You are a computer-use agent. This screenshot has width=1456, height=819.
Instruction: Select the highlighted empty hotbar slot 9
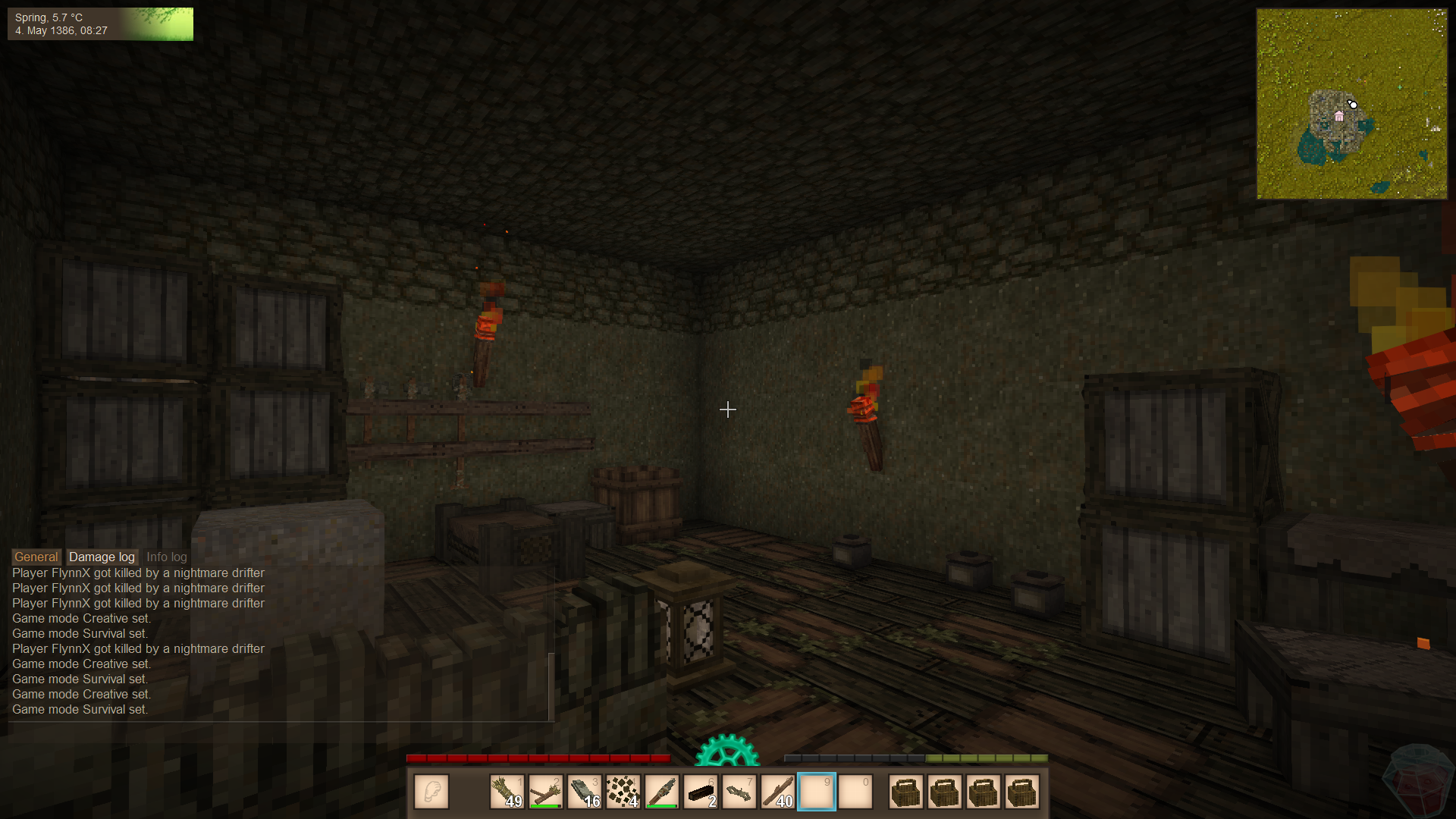click(817, 792)
